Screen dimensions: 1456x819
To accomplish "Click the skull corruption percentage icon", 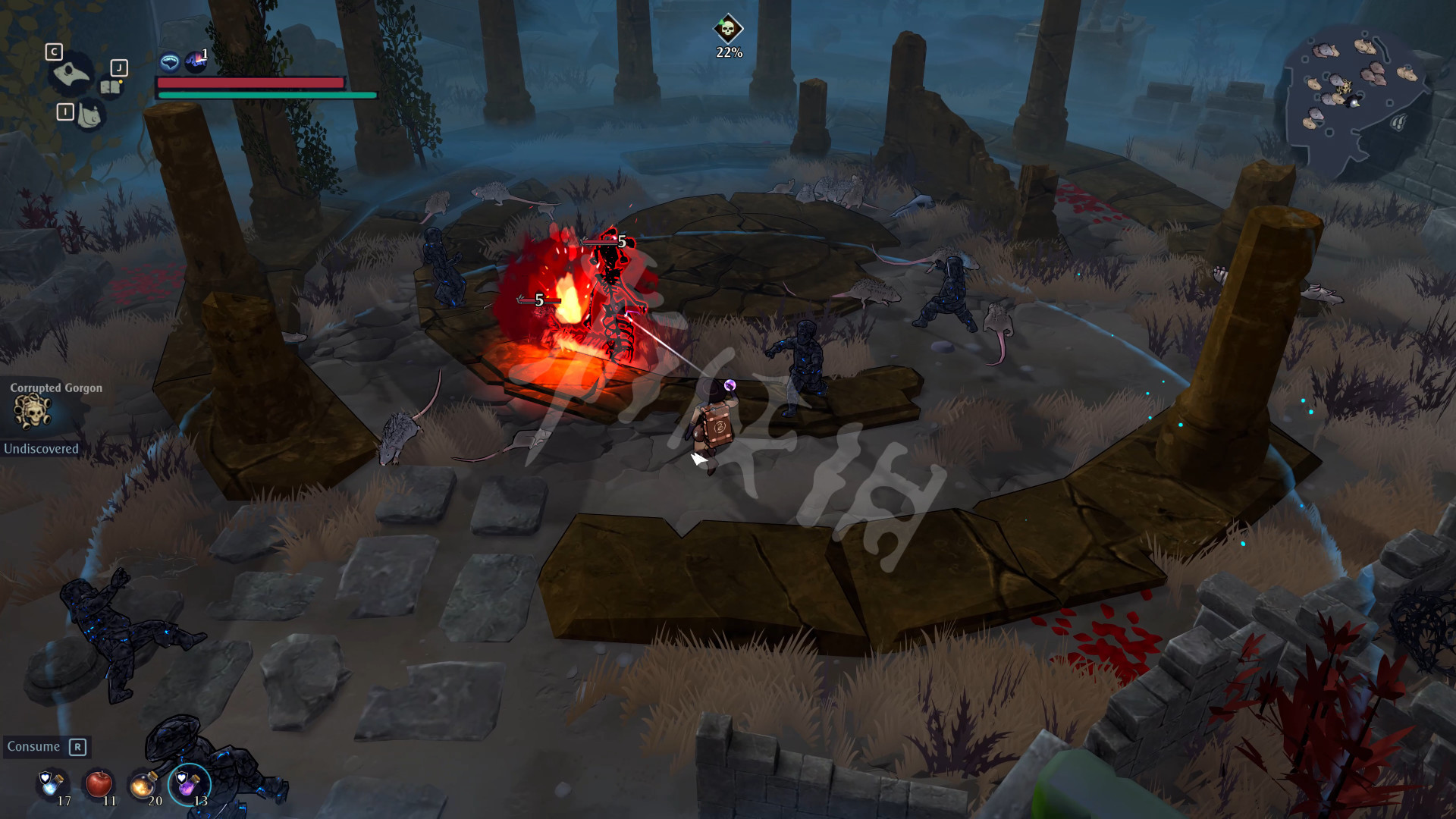I will tap(728, 29).
